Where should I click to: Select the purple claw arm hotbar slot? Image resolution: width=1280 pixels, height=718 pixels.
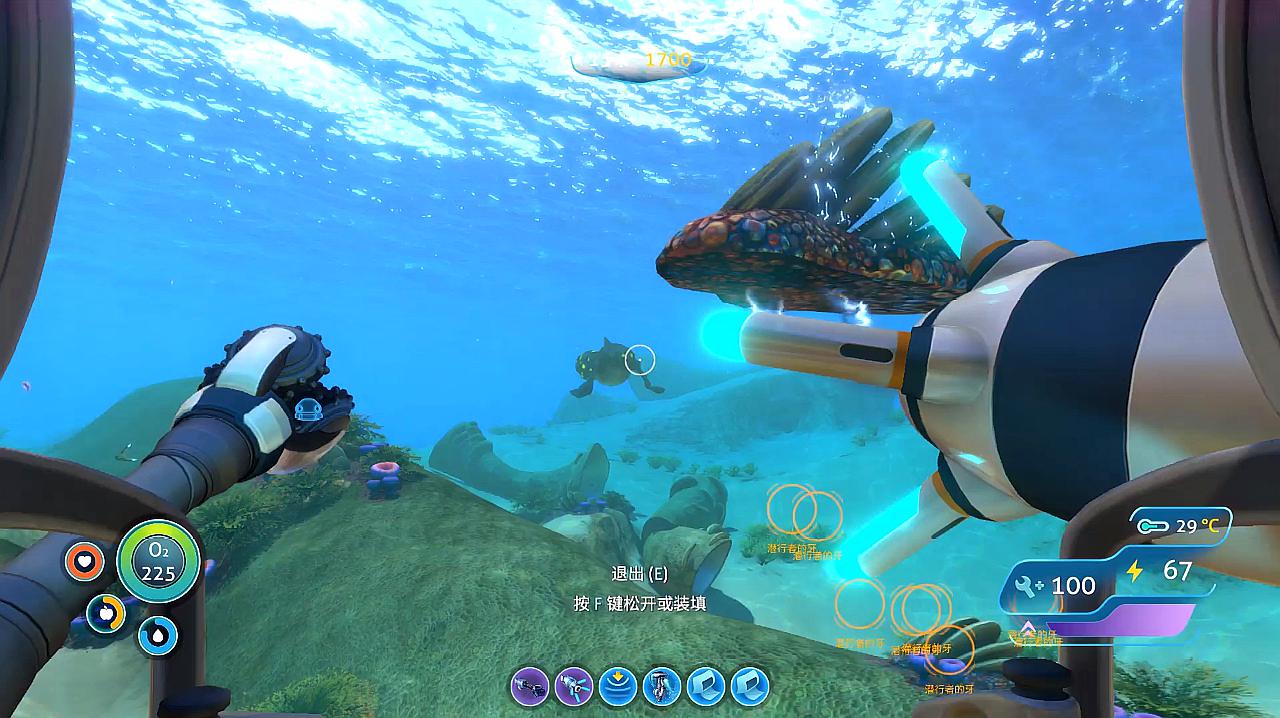(x=530, y=686)
